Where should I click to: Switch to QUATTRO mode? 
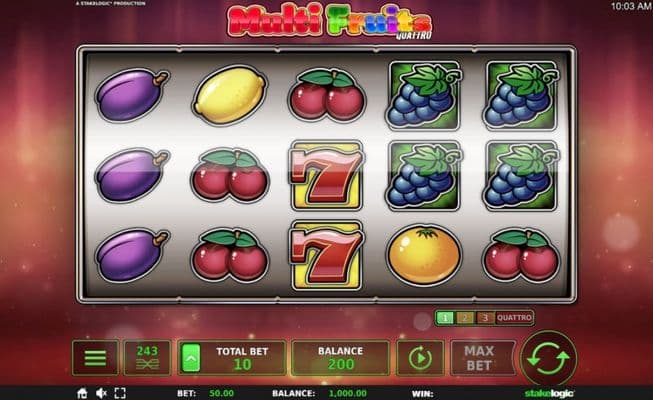click(513, 318)
